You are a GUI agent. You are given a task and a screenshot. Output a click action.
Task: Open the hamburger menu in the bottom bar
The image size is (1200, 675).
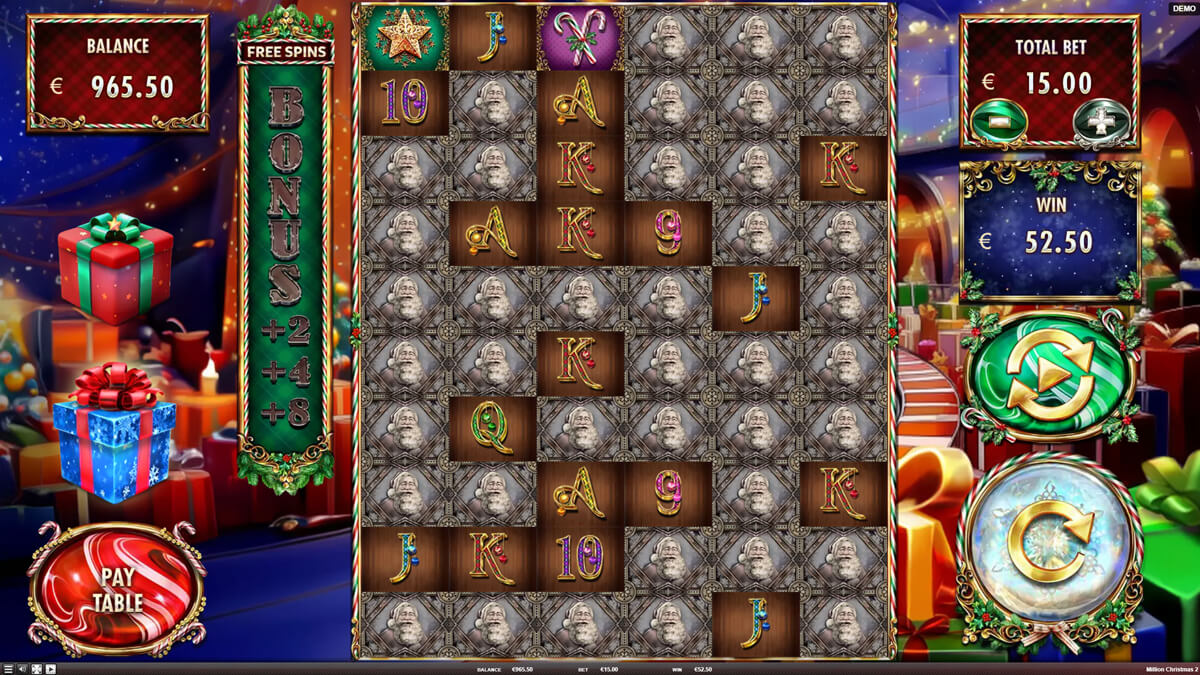(x=8, y=669)
